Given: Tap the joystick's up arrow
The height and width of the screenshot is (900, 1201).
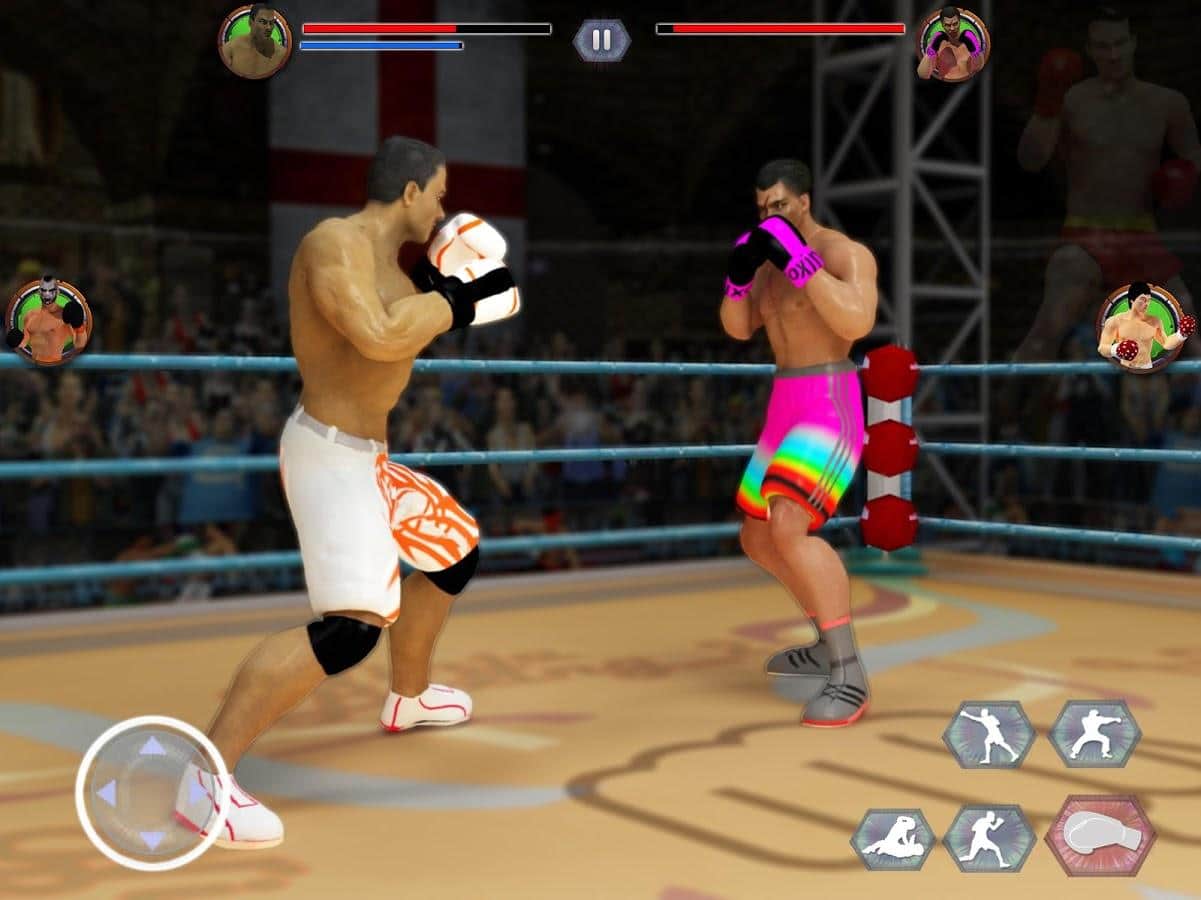Looking at the screenshot, I should tap(152, 746).
